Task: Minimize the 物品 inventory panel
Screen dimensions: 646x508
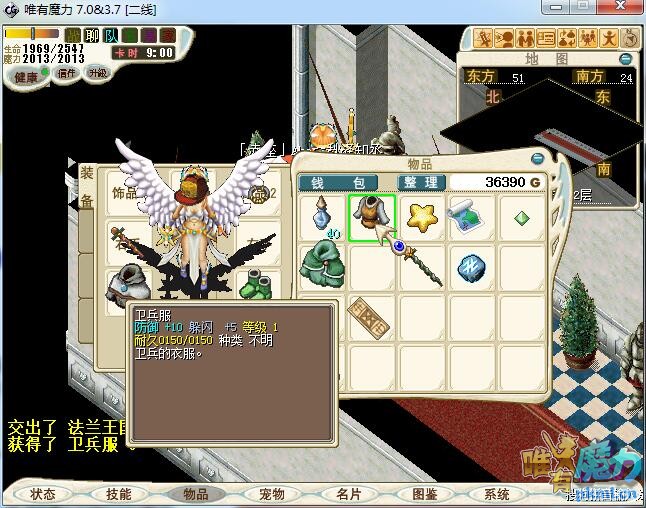Action: tap(538, 158)
